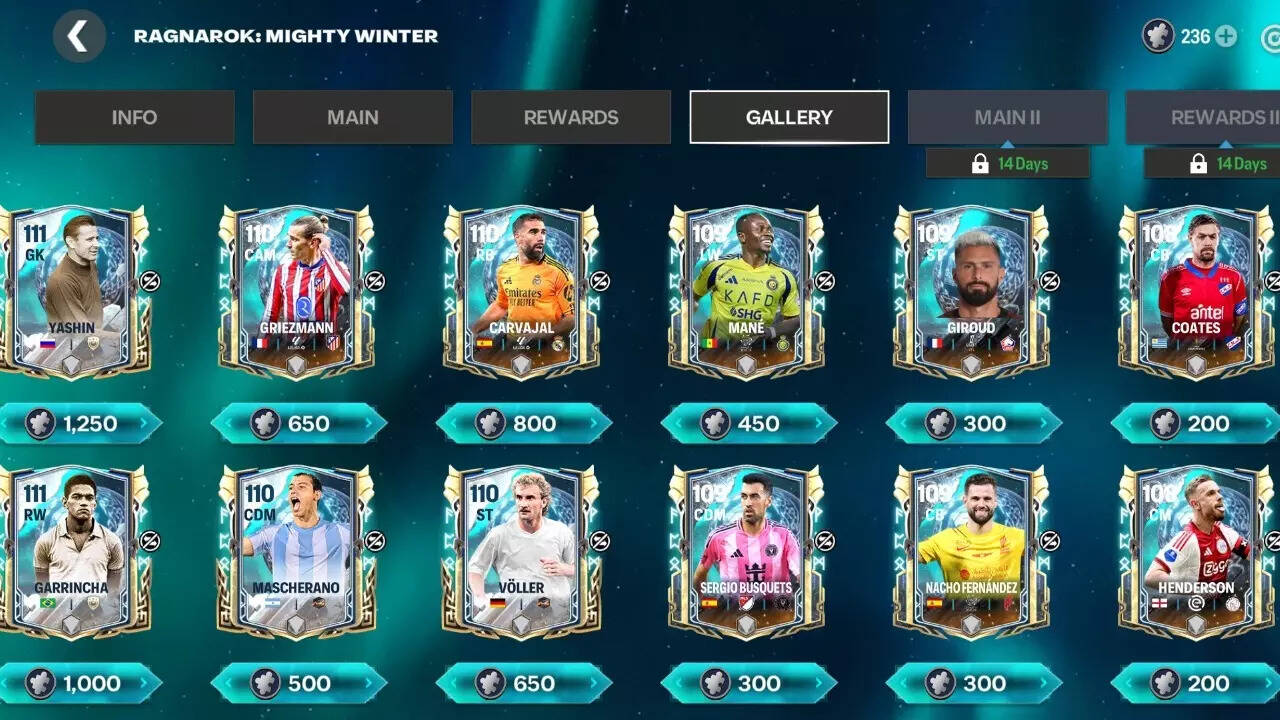This screenshot has width=1280, height=720.
Task: Switch to the REWARDS tab
Action: (570, 117)
